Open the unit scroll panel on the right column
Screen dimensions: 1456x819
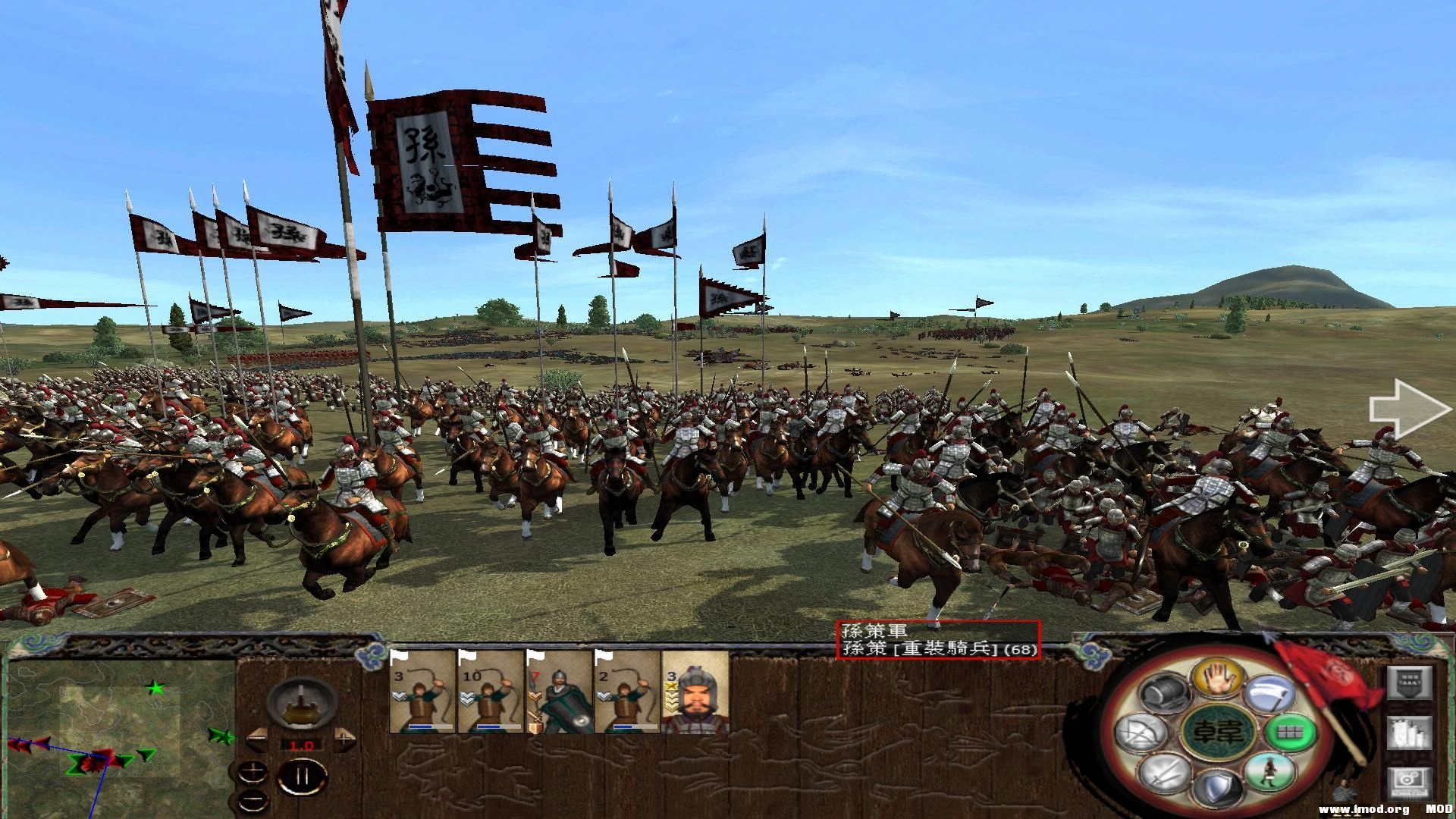pyautogui.click(x=1409, y=732)
